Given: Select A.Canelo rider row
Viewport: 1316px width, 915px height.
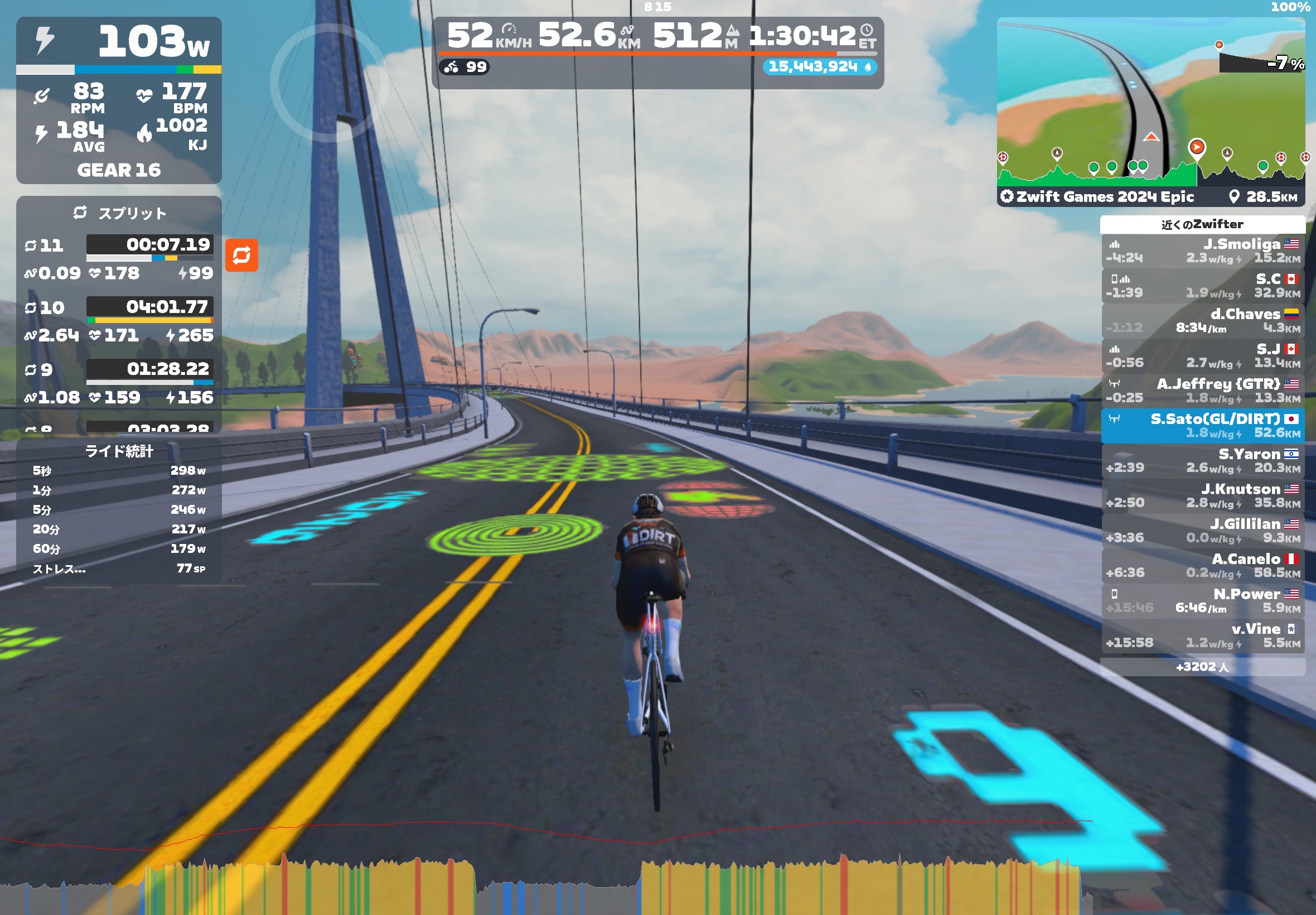Looking at the screenshot, I should pos(1203,566).
